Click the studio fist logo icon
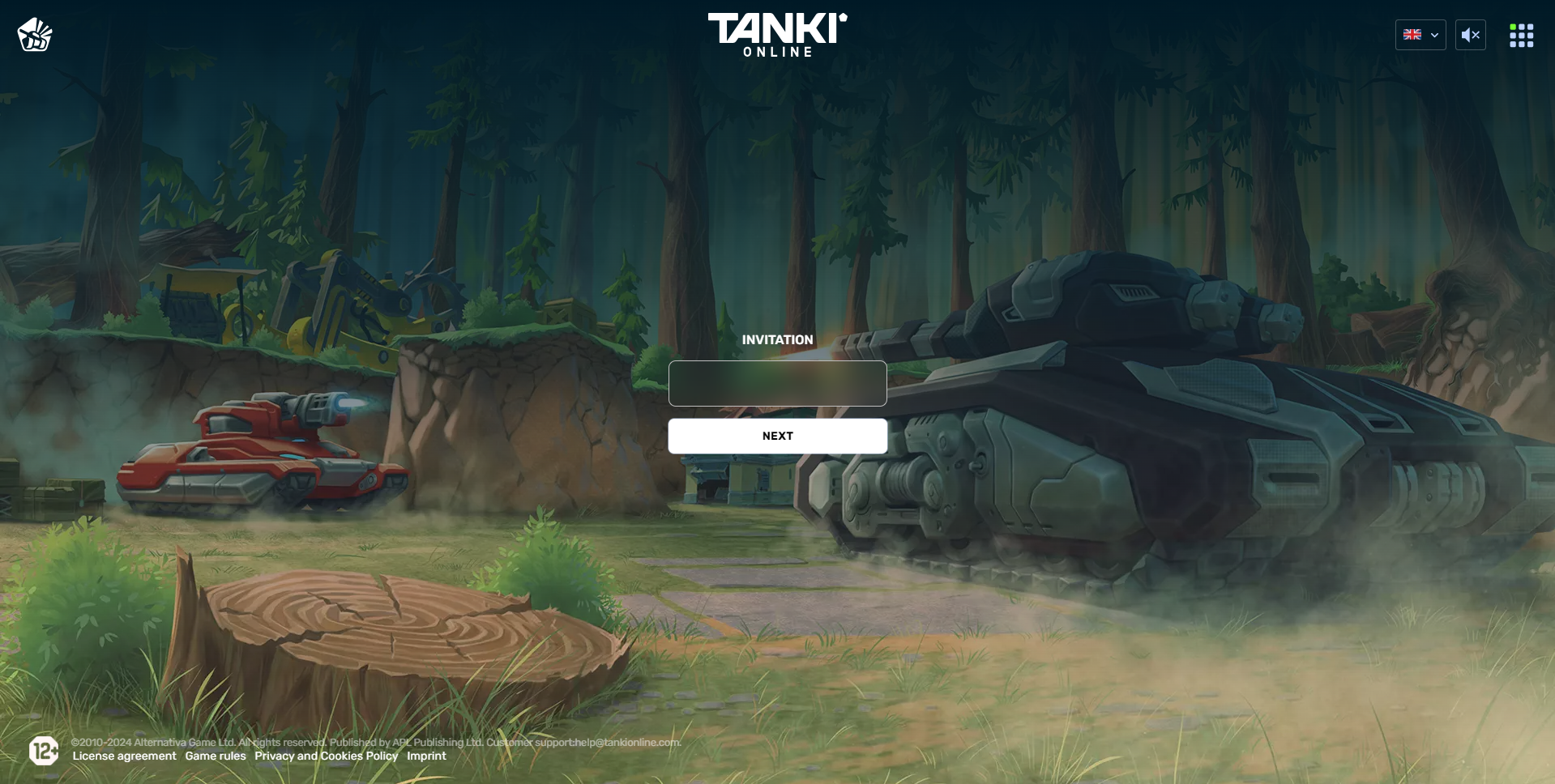Screen dimensions: 1555x784 pos(35,35)
